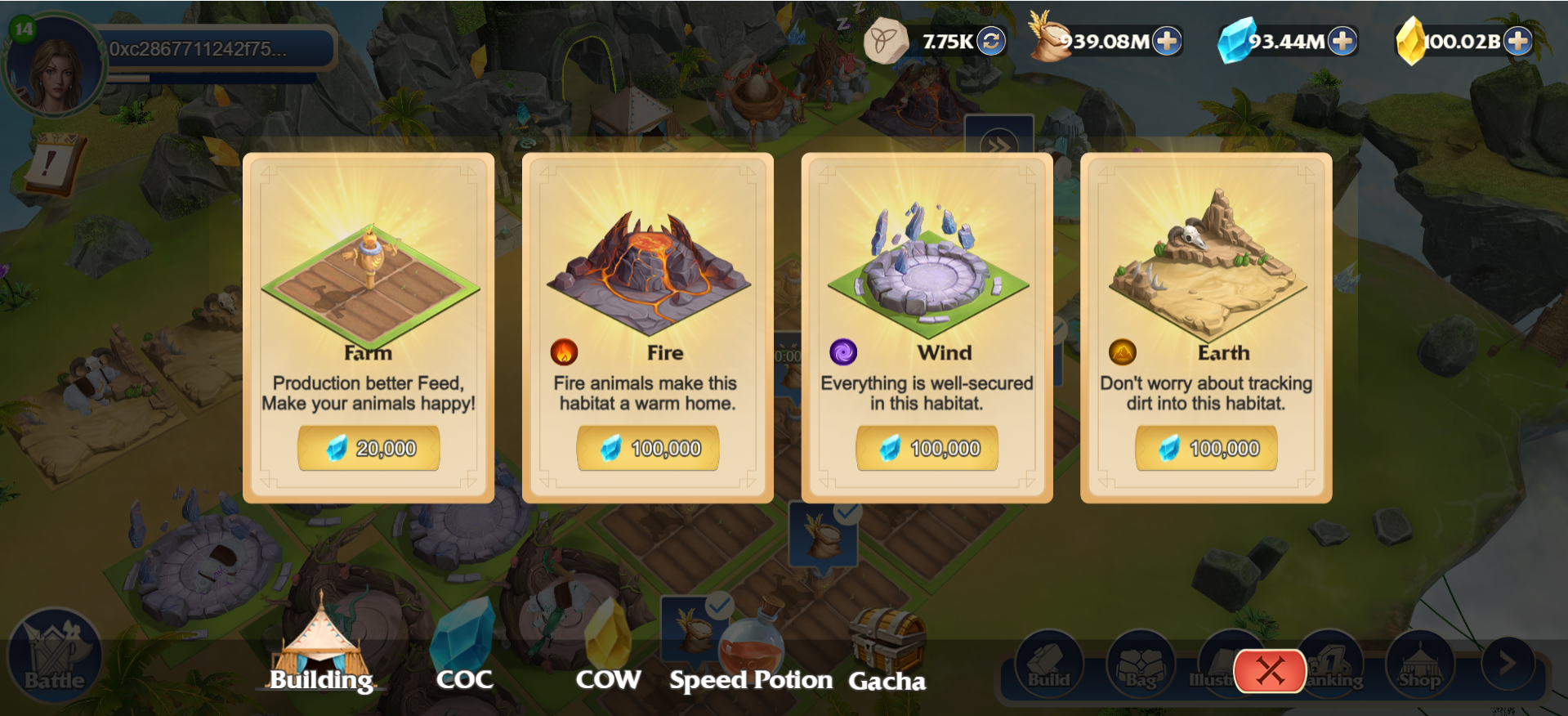Buy the Farm for 20,000 crystals
The image size is (1568, 716).
pyautogui.click(x=369, y=448)
